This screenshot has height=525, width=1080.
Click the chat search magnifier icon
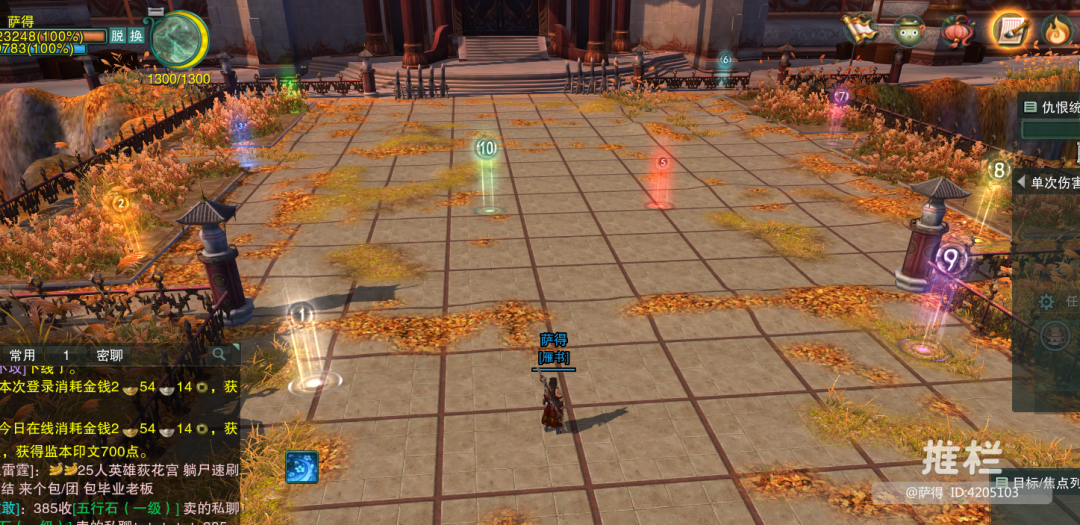[x=219, y=354]
